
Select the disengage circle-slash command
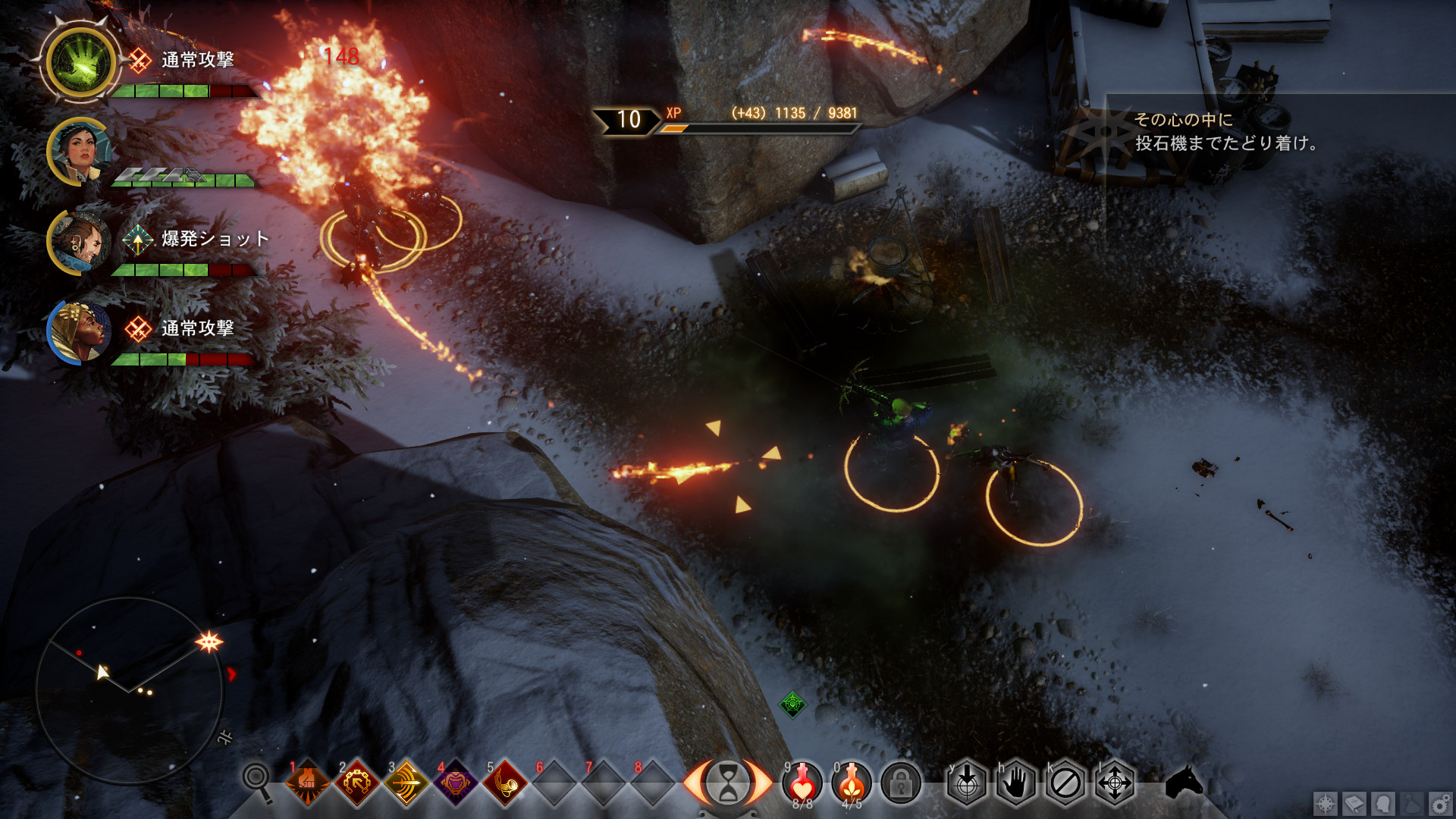point(1065,783)
